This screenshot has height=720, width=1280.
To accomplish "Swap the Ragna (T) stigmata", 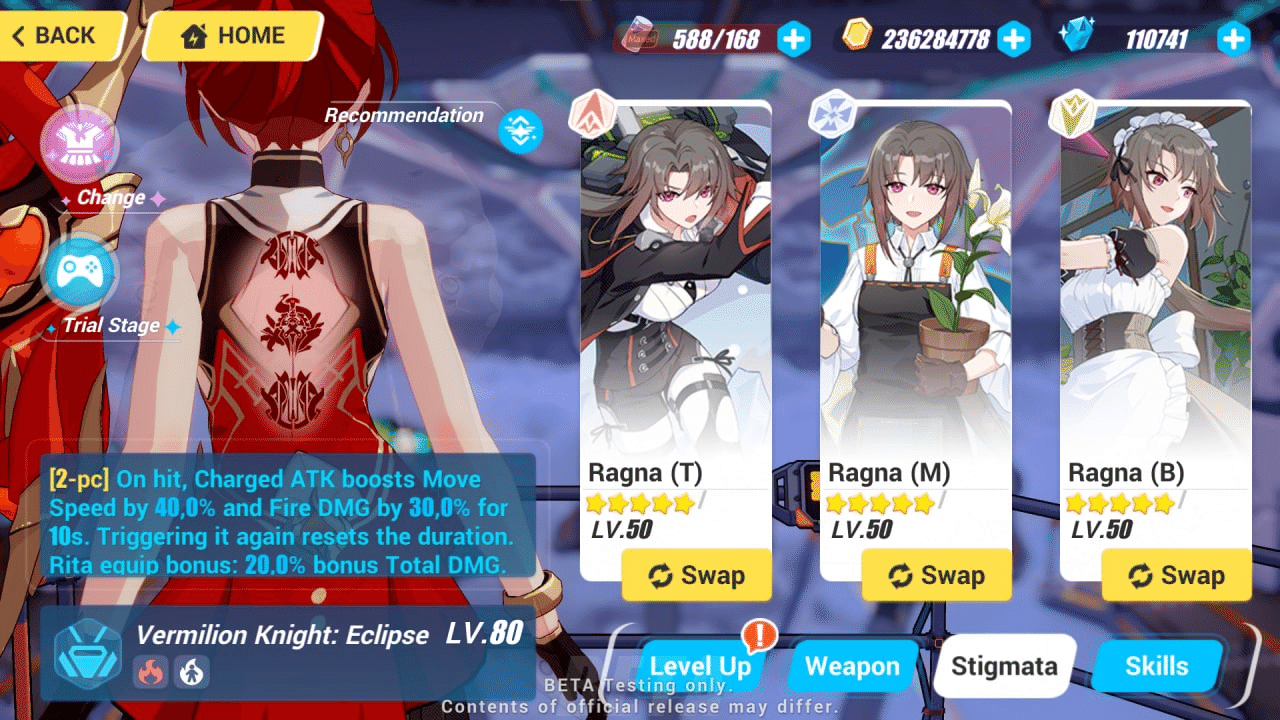I will coord(697,575).
